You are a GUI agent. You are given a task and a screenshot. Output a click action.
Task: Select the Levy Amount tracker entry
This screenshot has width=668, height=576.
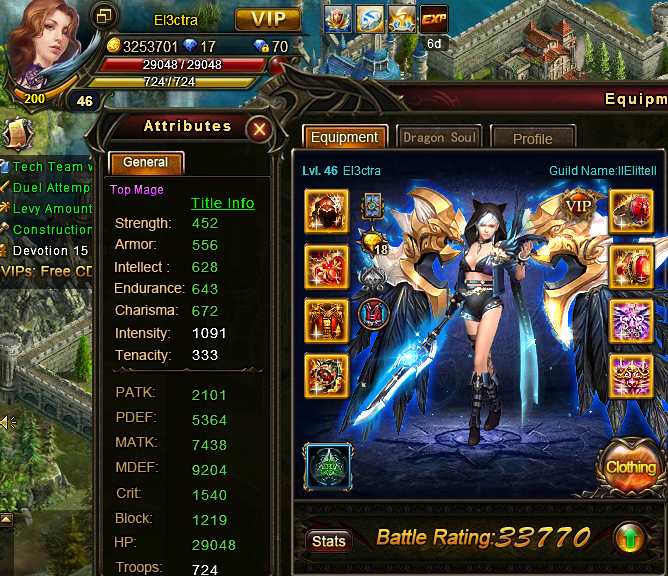pyautogui.click(x=48, y=208)
